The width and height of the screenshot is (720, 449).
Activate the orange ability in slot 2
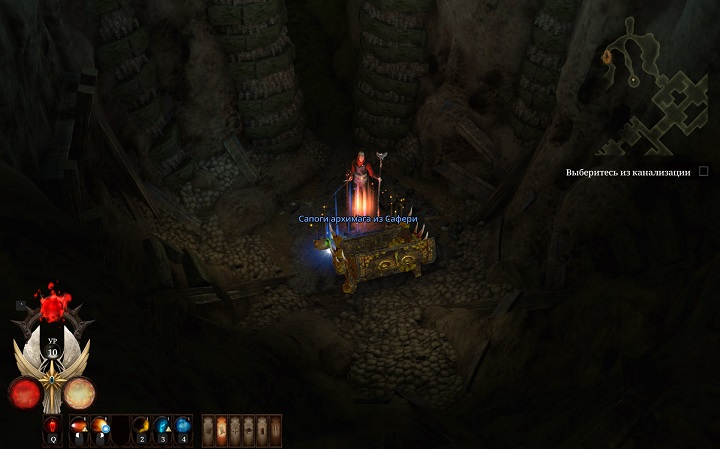(140, 427)
